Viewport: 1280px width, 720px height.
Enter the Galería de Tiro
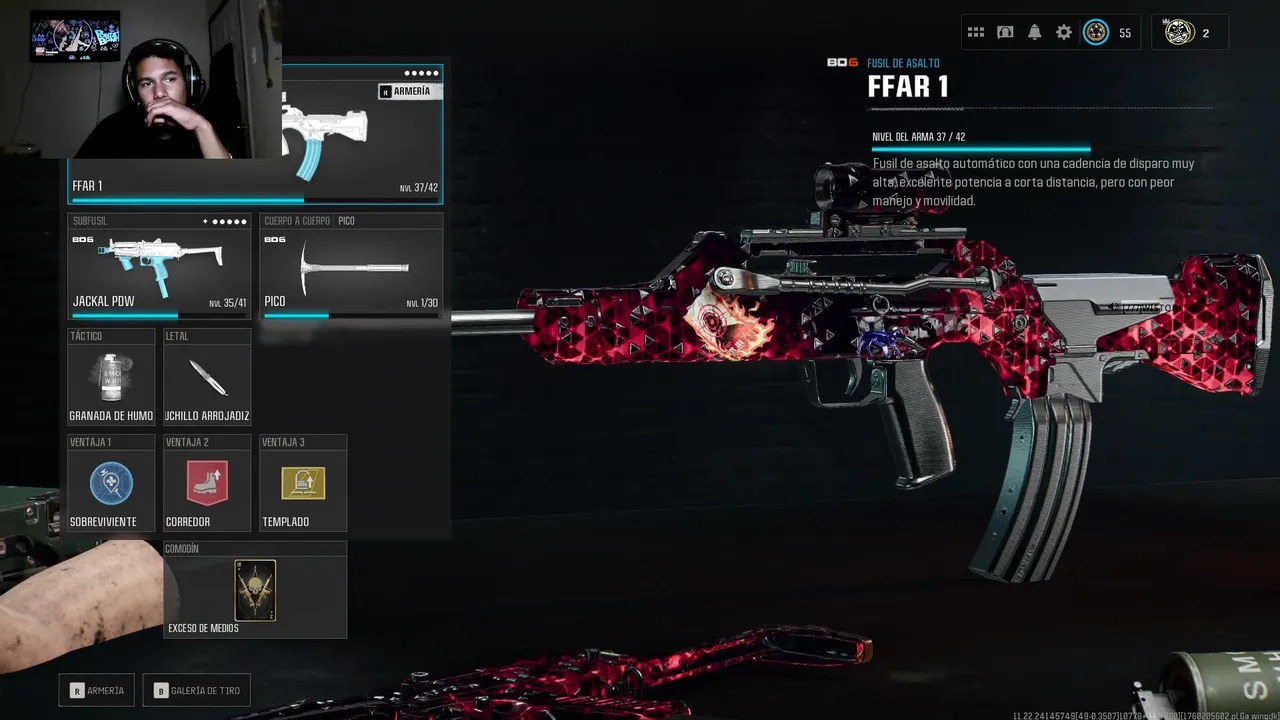(196, 690)
